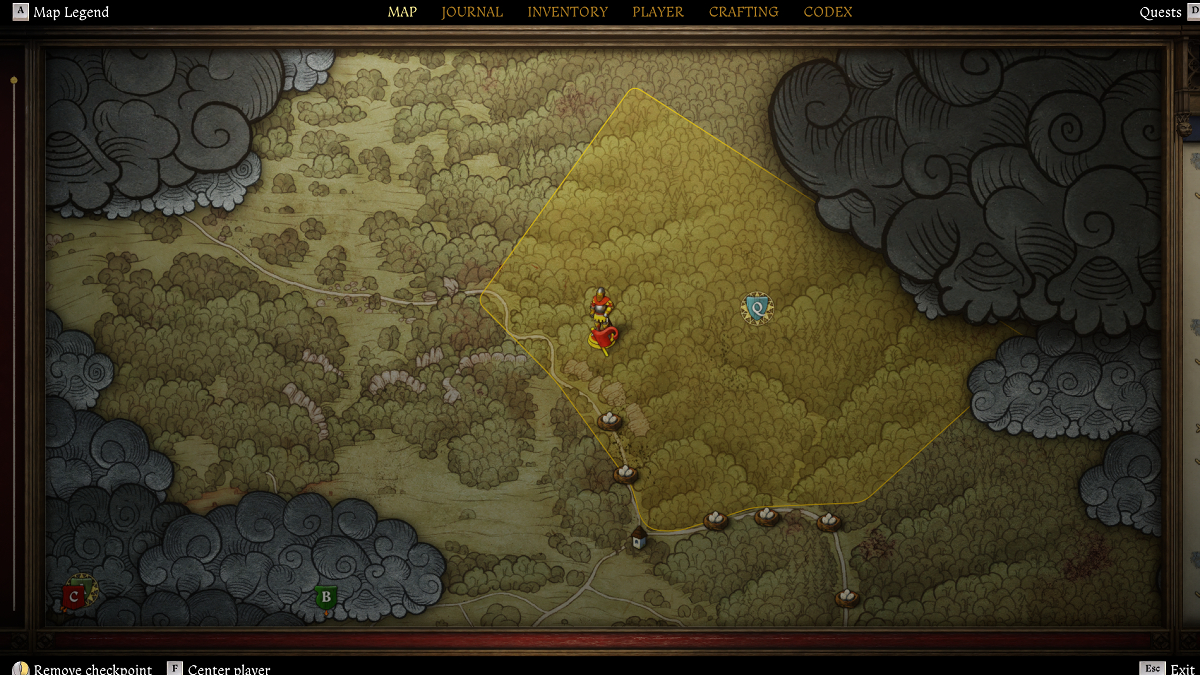Open the Codex tab
The height and width of the screenshot is (675, 1200).
828,12
